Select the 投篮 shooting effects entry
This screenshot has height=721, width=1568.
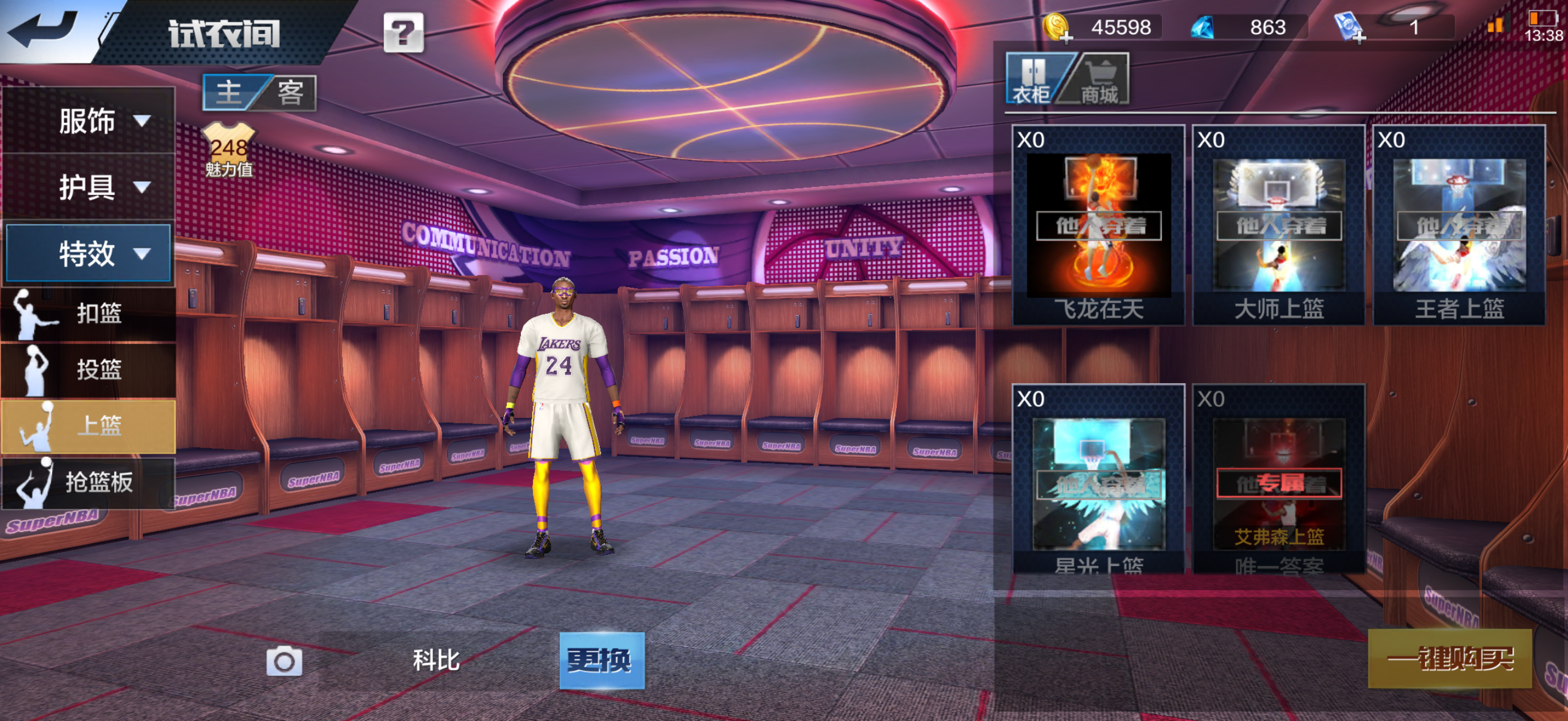click(x=89, y=369)
